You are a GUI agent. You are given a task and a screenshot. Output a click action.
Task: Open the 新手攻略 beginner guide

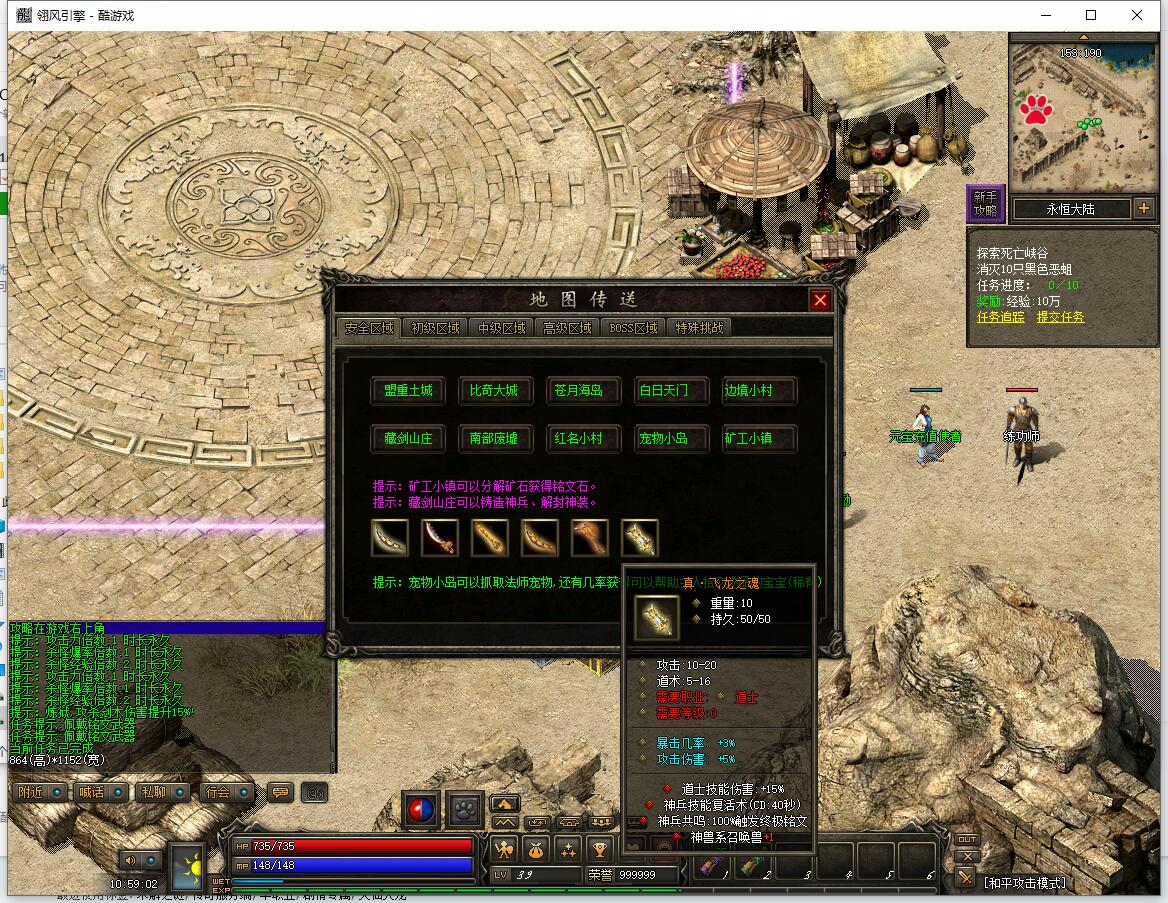(985, 203)
